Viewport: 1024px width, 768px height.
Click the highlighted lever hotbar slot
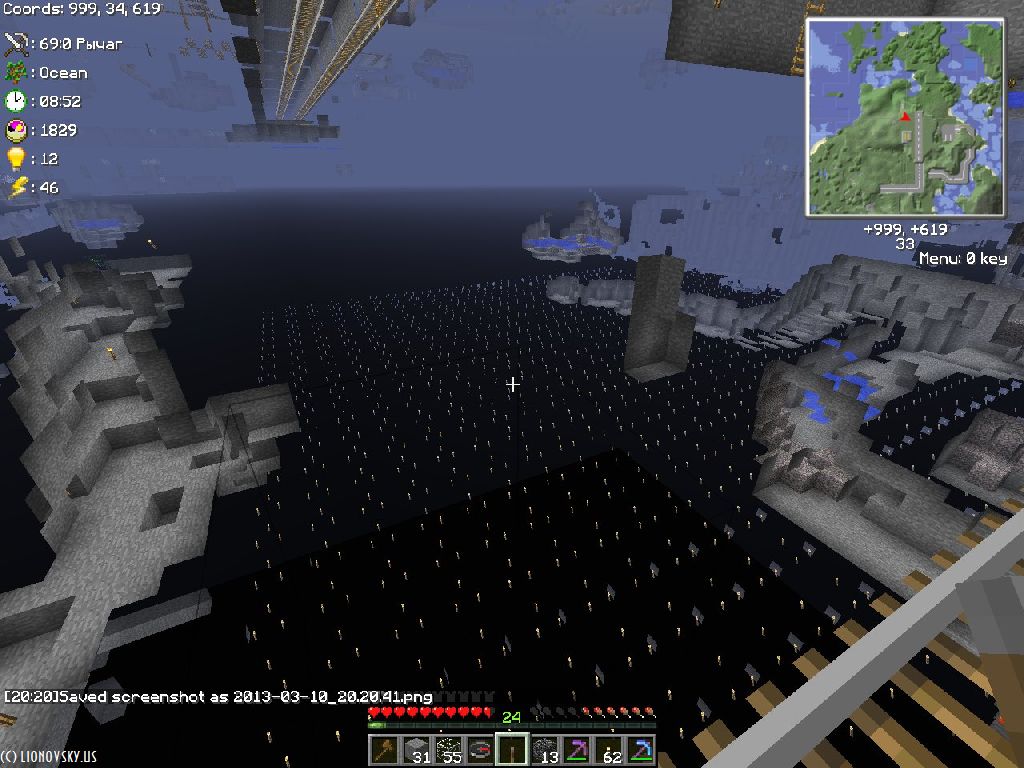tap(512, 749)
